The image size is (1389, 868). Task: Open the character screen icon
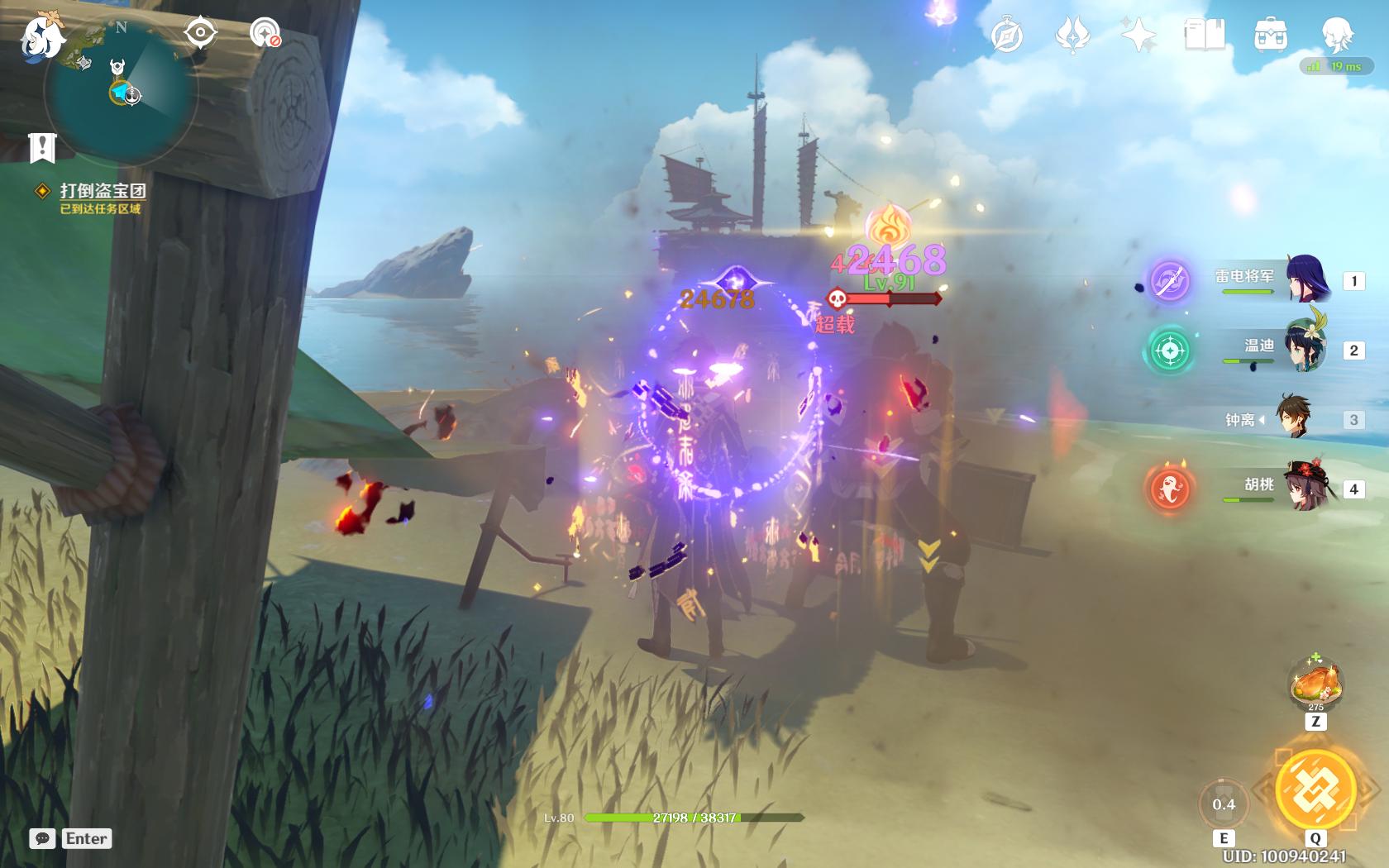coord(1336,36)
